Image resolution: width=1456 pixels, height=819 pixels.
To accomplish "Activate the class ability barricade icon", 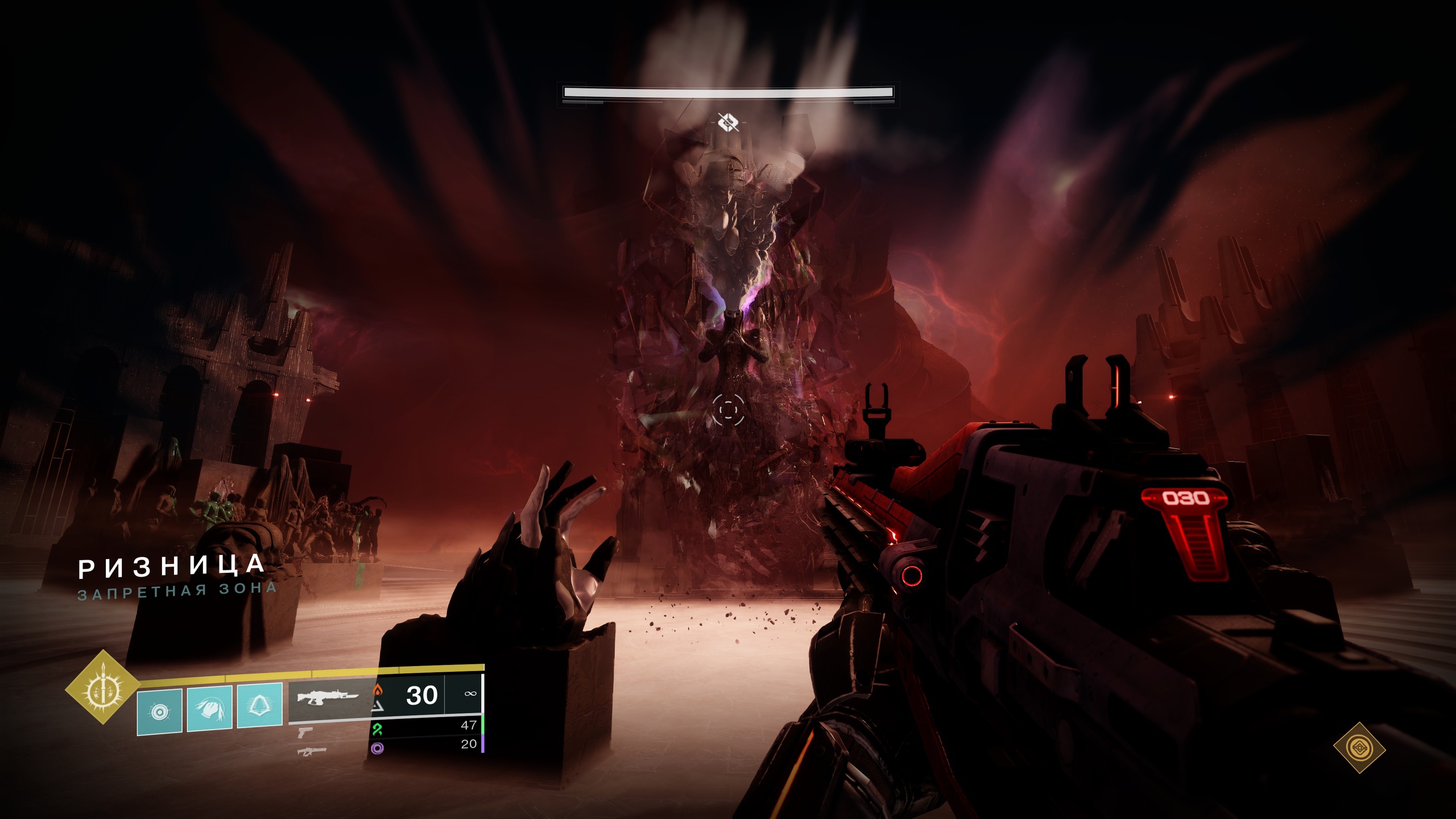I will 259,705.
